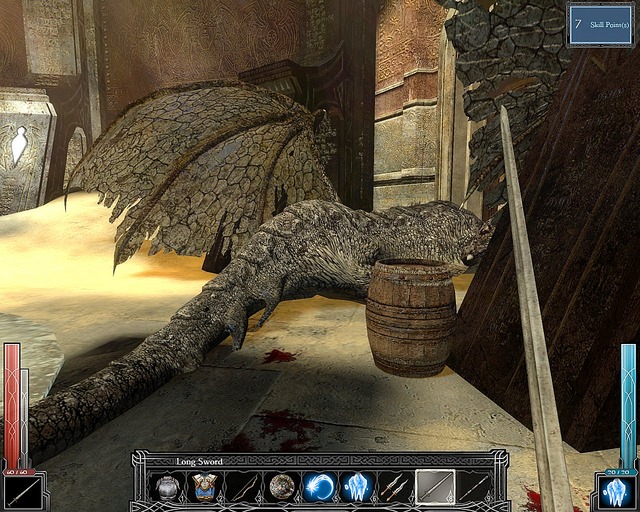This screenshot has height=512, width=640.
Task: Select the twin daggers hotbar slot
Action: pyautogui.click(x=395, y=488)
